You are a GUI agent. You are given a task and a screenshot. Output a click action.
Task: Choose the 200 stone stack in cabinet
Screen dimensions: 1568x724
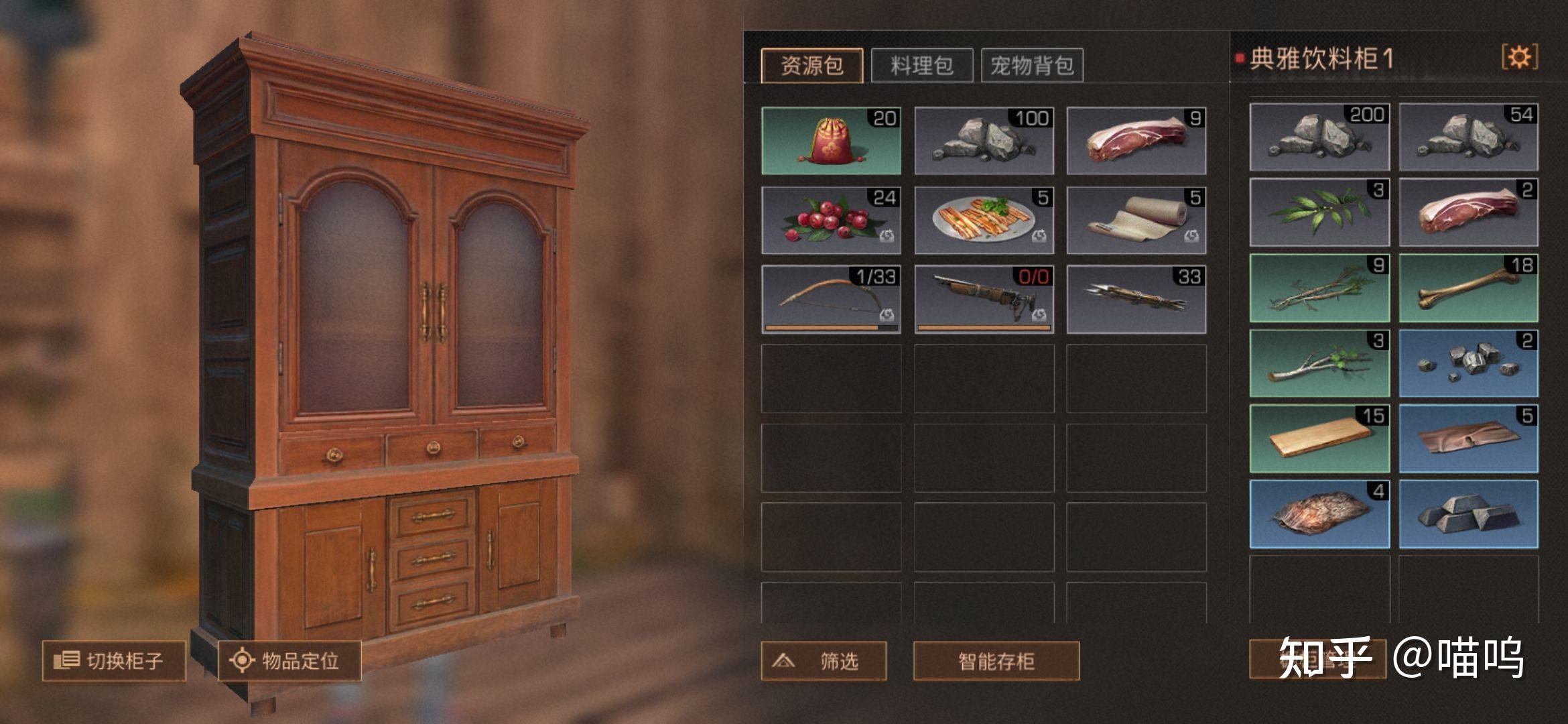[1319, 137]
